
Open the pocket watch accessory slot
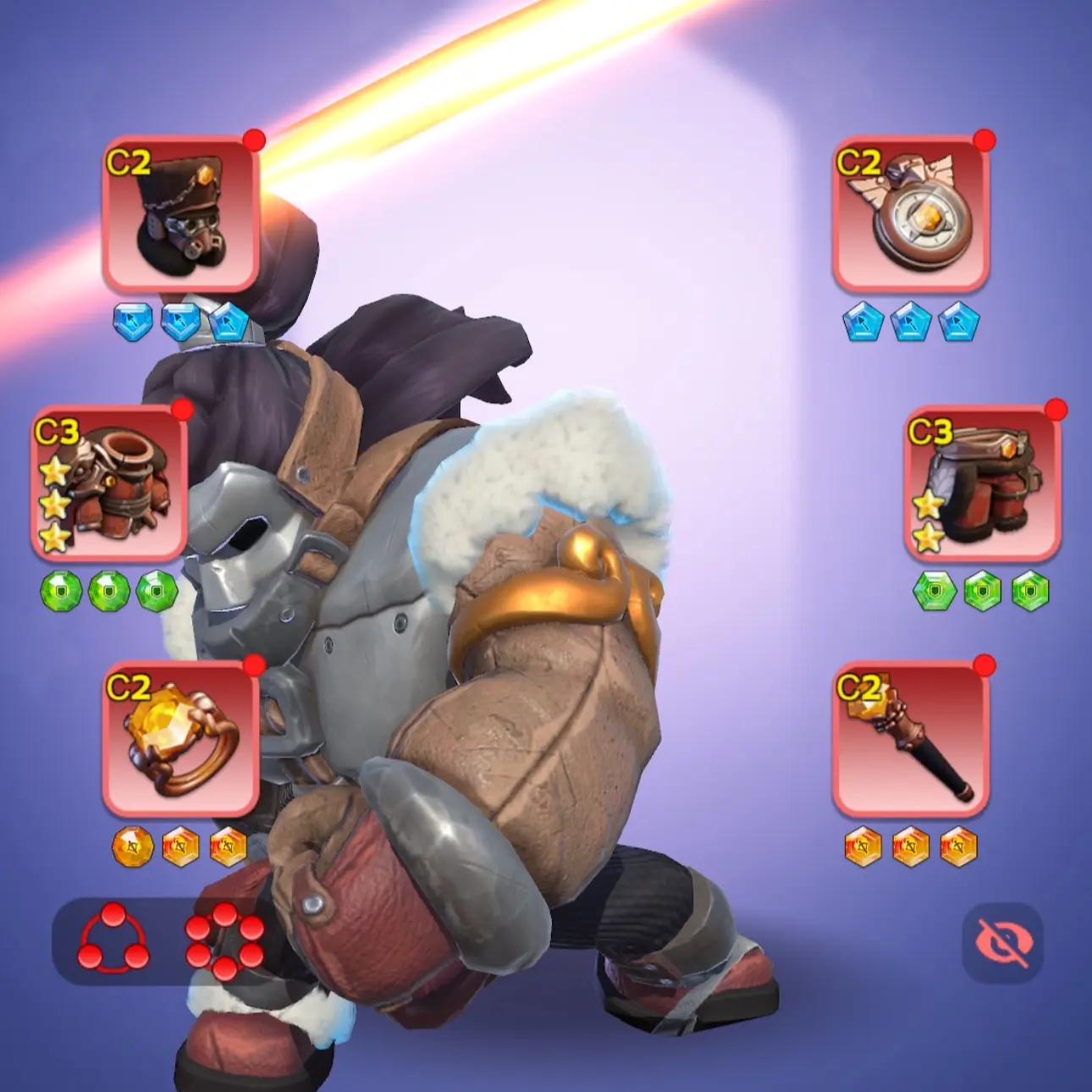tap(911, 215)
